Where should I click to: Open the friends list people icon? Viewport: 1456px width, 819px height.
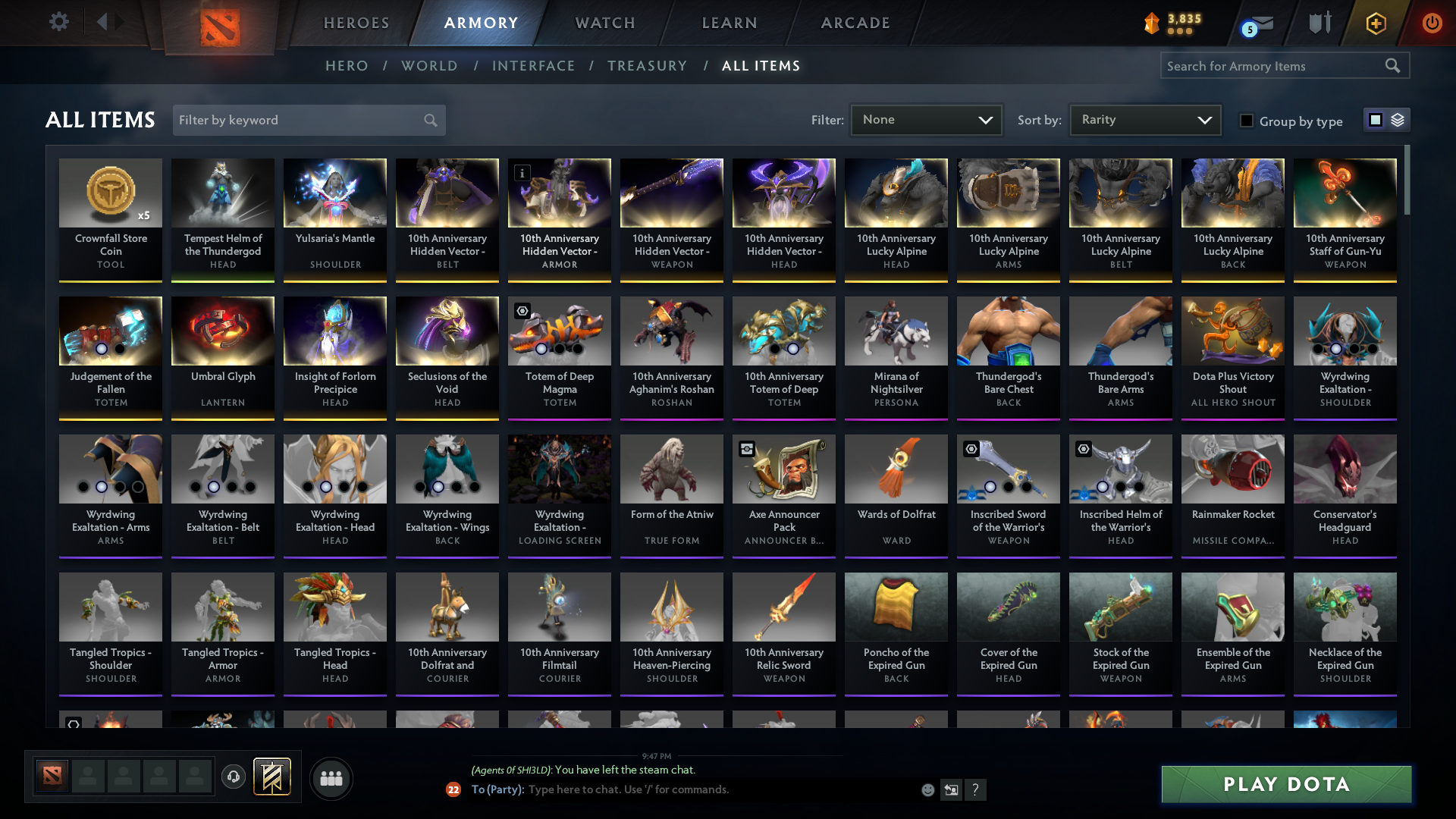330,778
